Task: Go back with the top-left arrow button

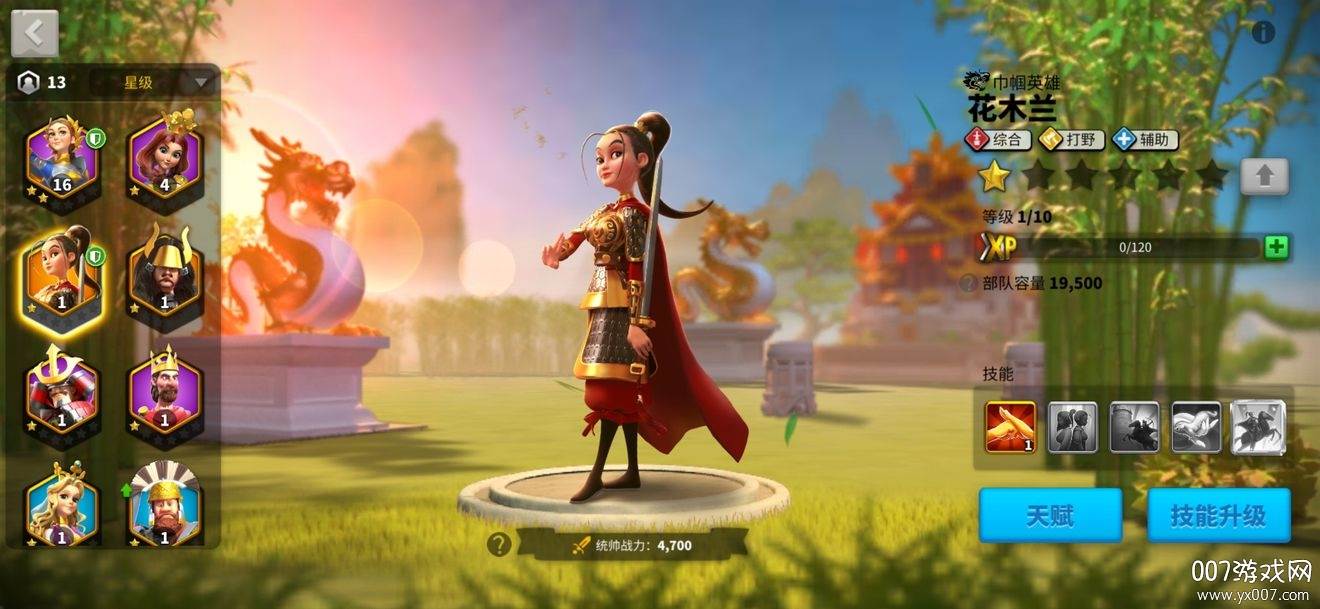Action: [35, 34]
